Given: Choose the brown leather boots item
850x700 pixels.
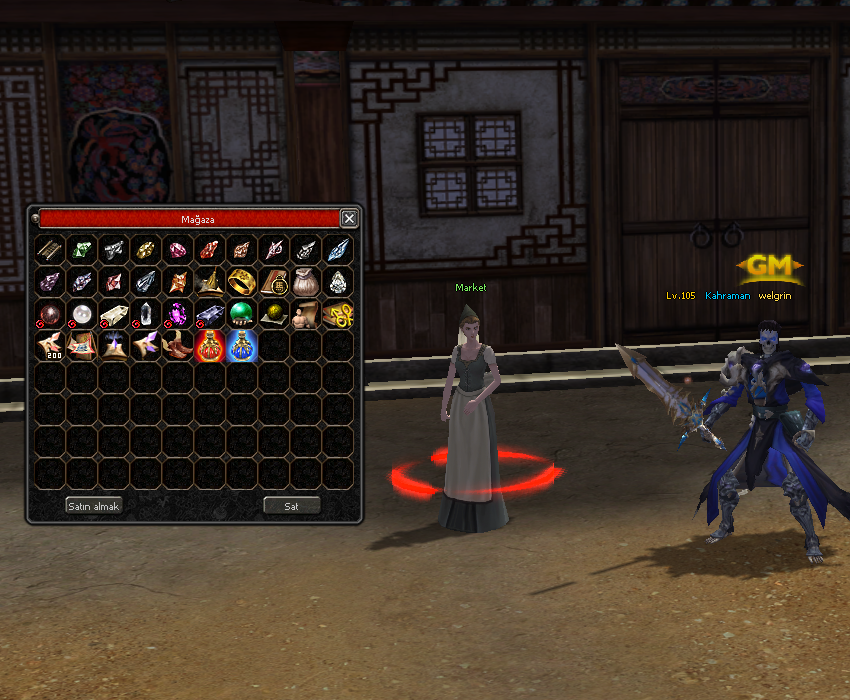Looking at the screenshot, I should pos(177,346).
